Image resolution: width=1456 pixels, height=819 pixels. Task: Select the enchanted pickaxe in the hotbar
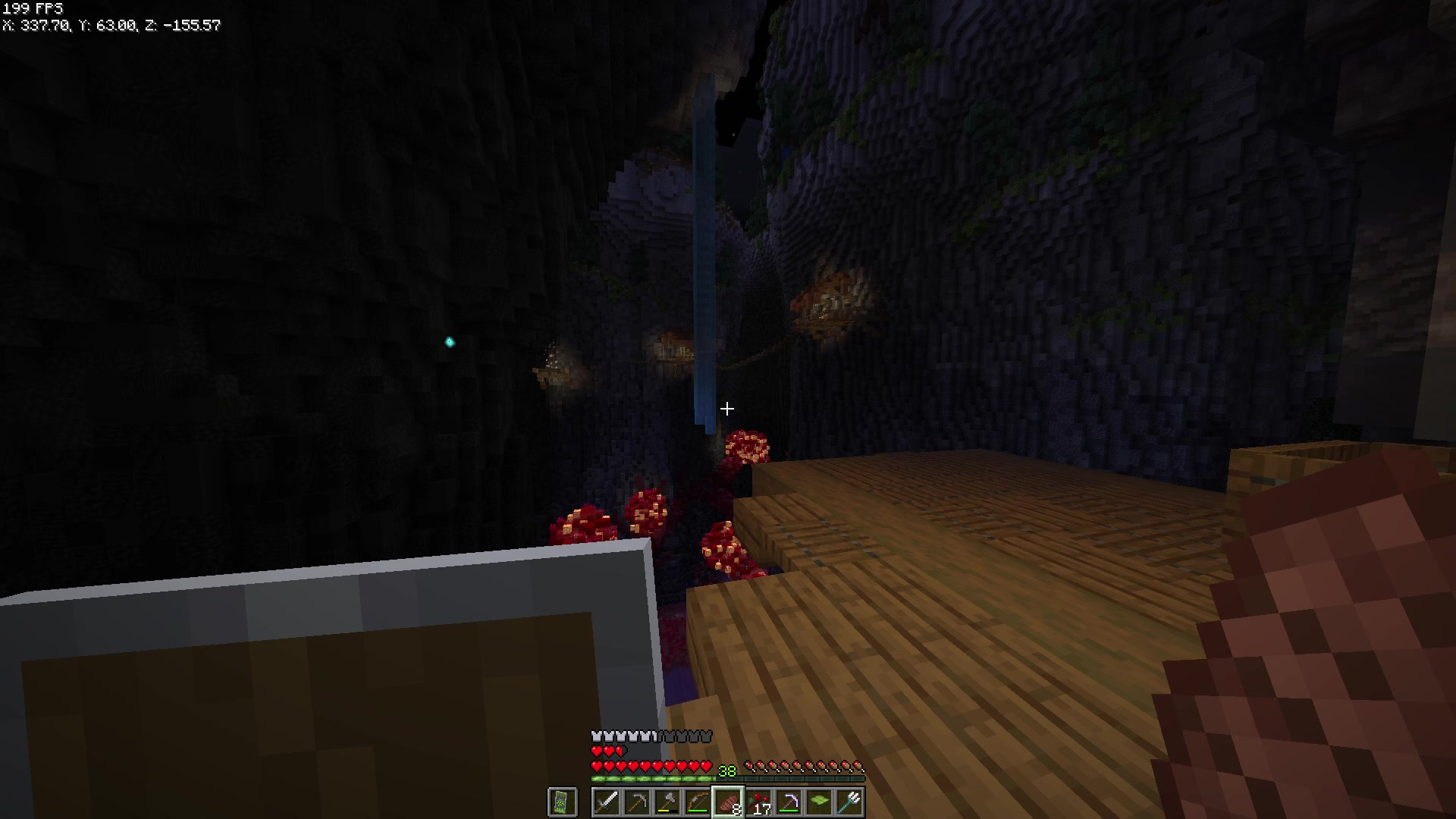[x=791, y=802]
